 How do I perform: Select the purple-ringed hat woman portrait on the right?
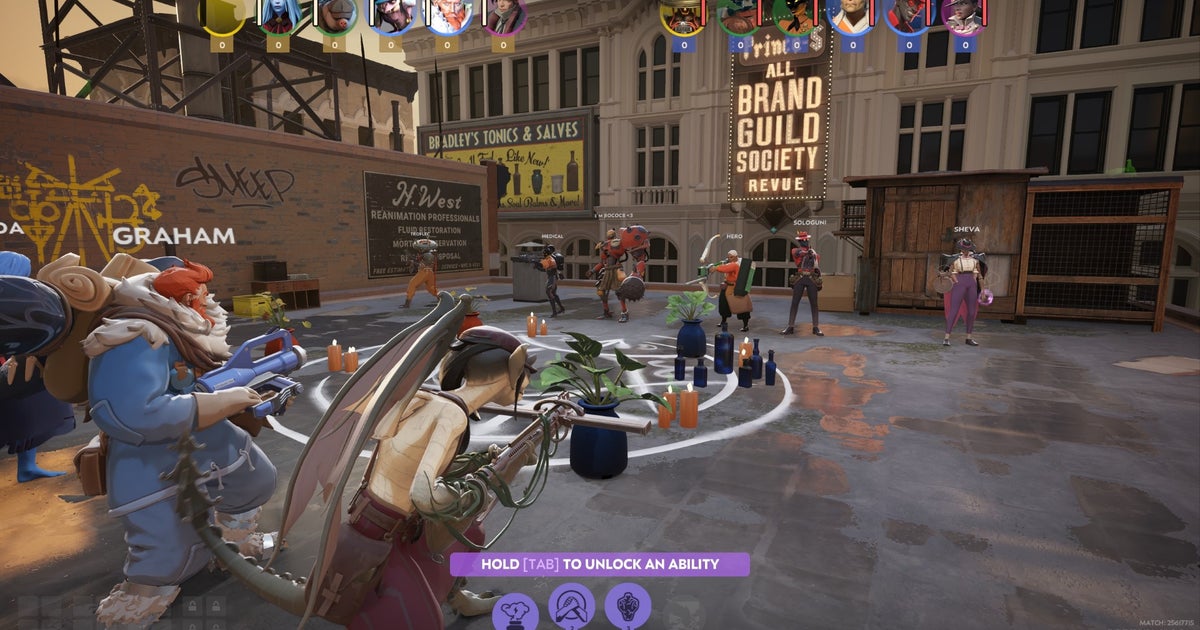(962, 15)
